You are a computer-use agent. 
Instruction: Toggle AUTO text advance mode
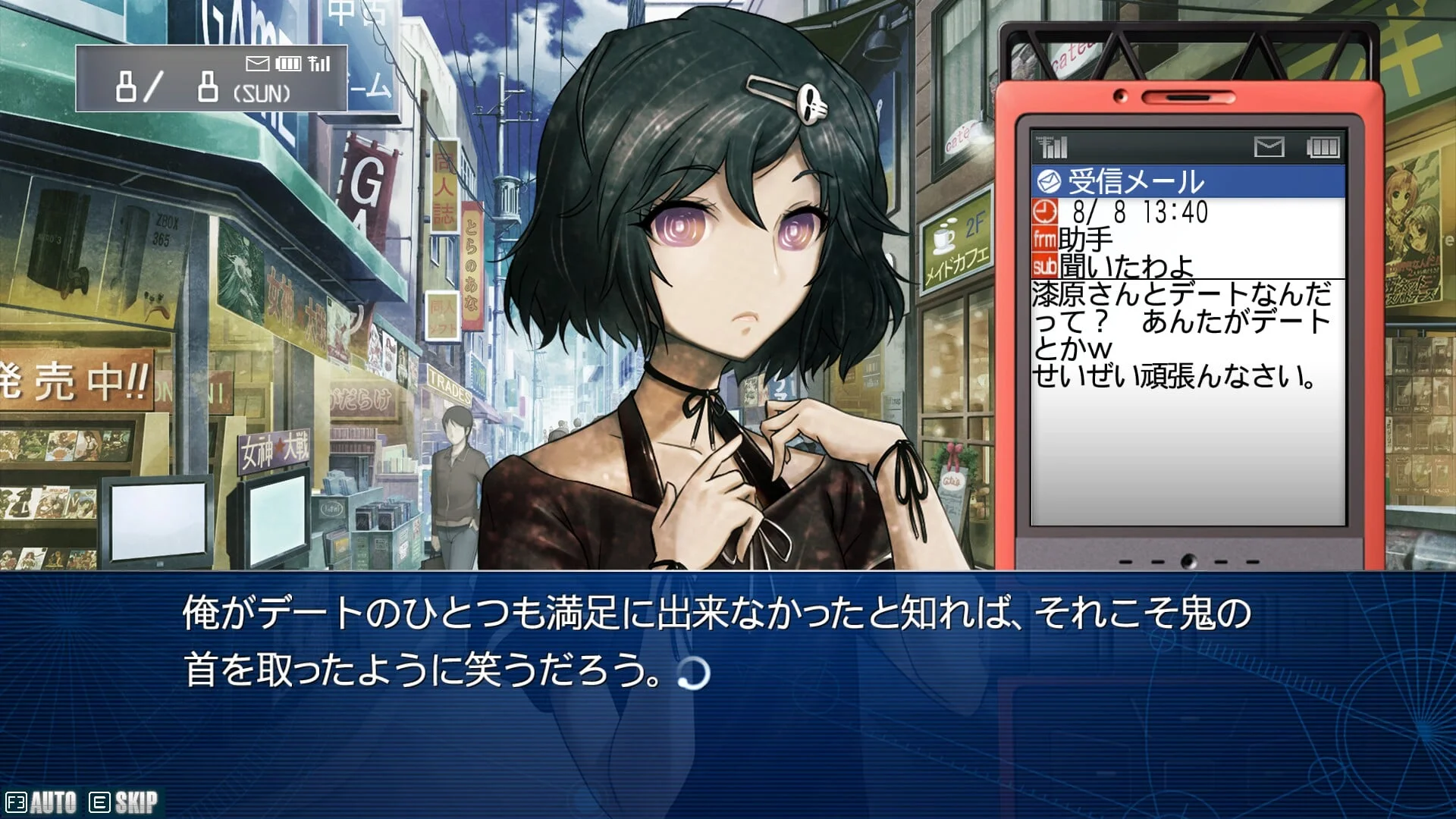(42, 802)
